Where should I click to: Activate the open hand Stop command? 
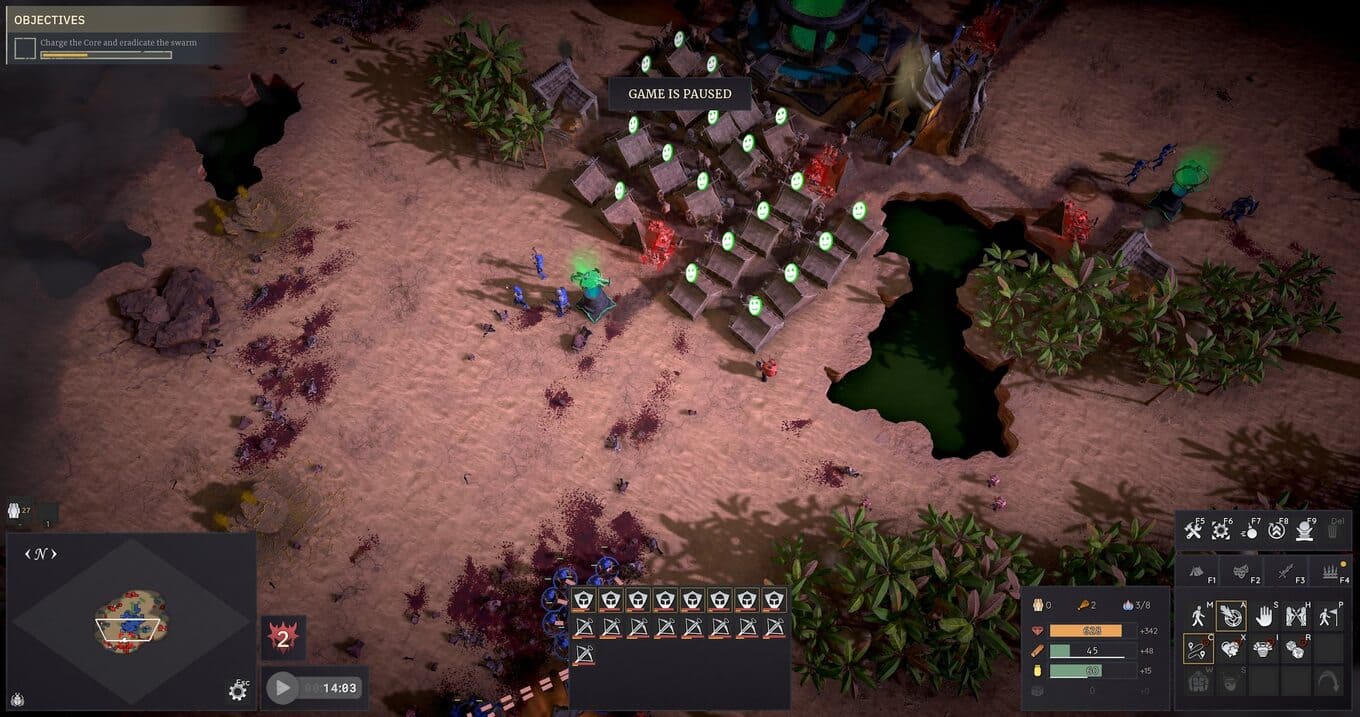click(1264, 615)
